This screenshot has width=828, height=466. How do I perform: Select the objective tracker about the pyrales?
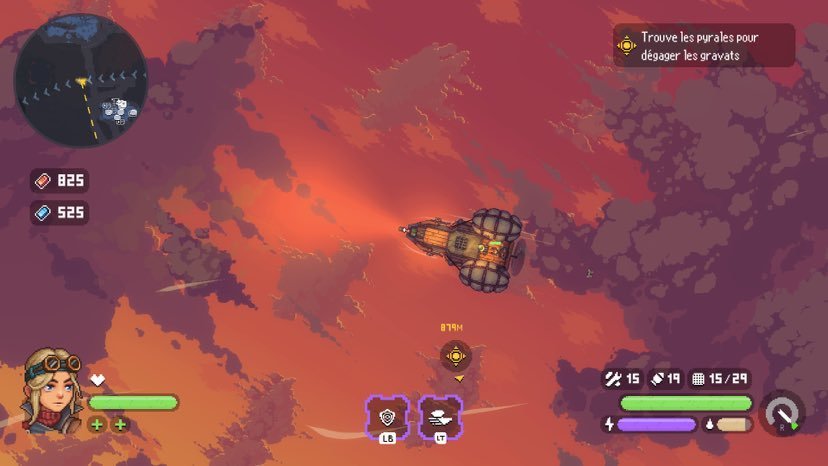(703, 45)
